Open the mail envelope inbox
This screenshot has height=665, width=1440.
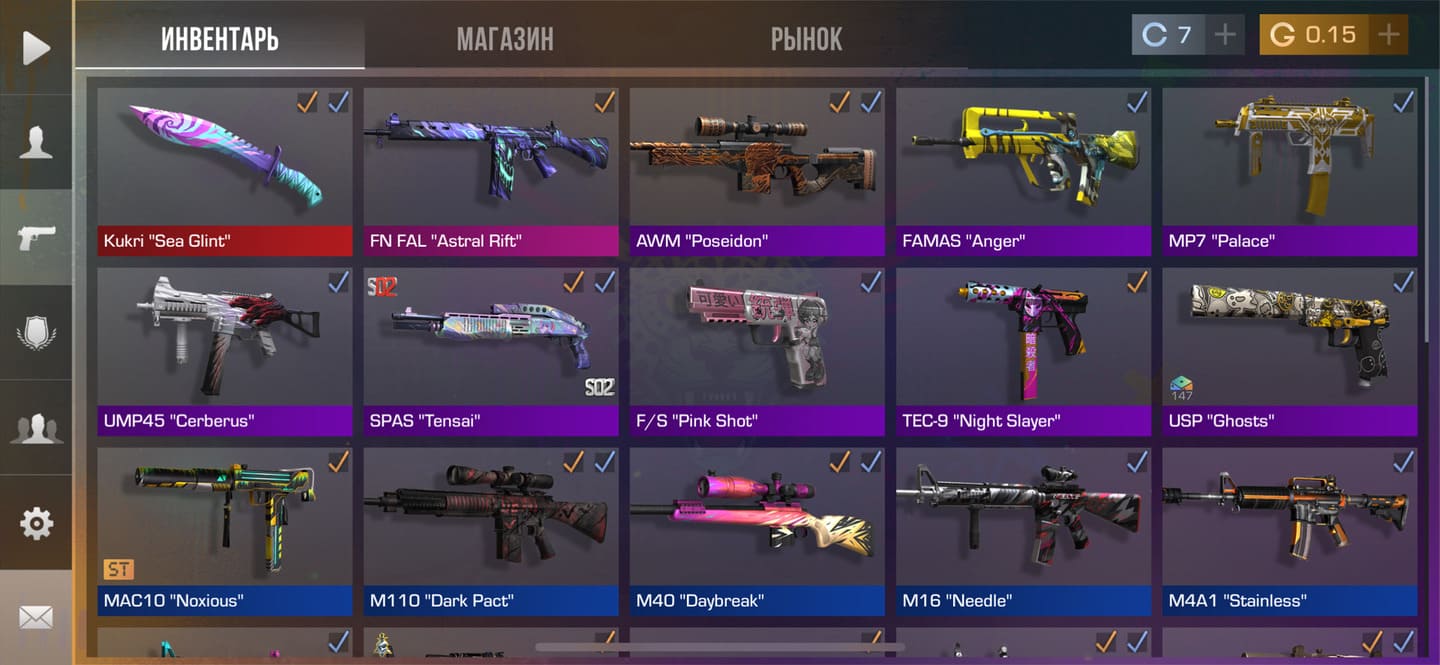point(36,617)
